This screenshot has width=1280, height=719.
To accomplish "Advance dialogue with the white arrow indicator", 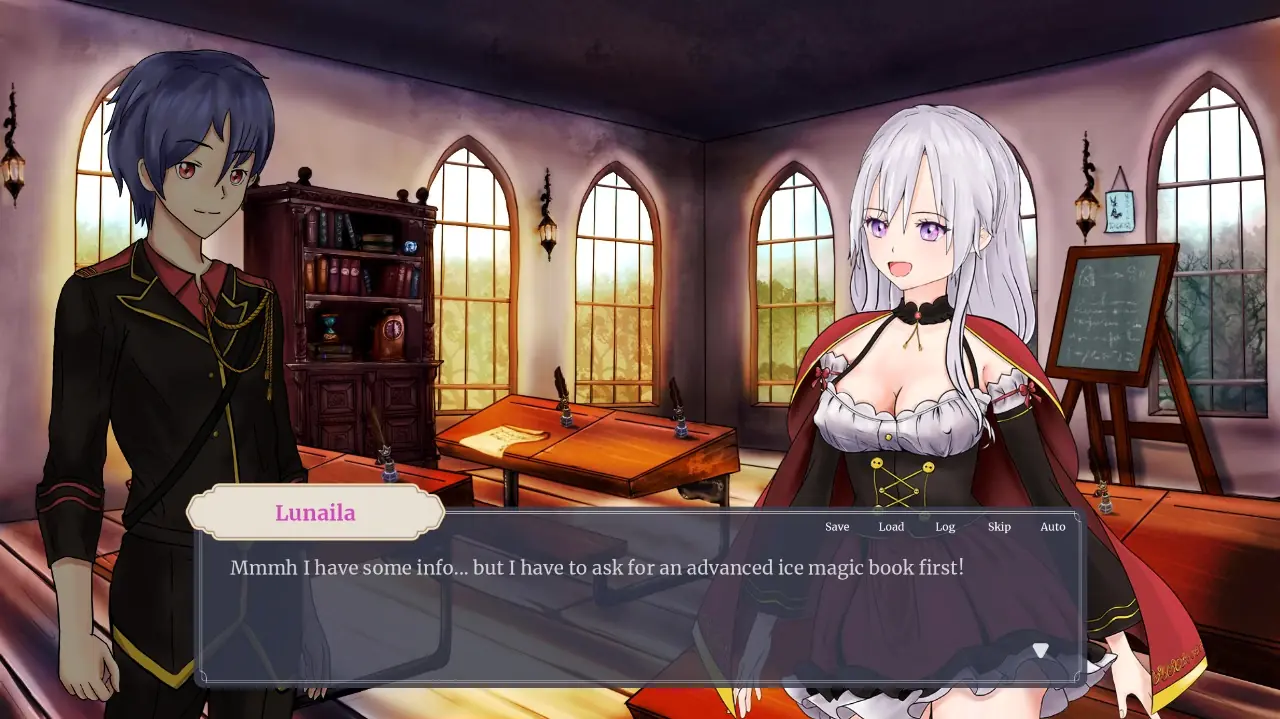I will coord(1041,651).
